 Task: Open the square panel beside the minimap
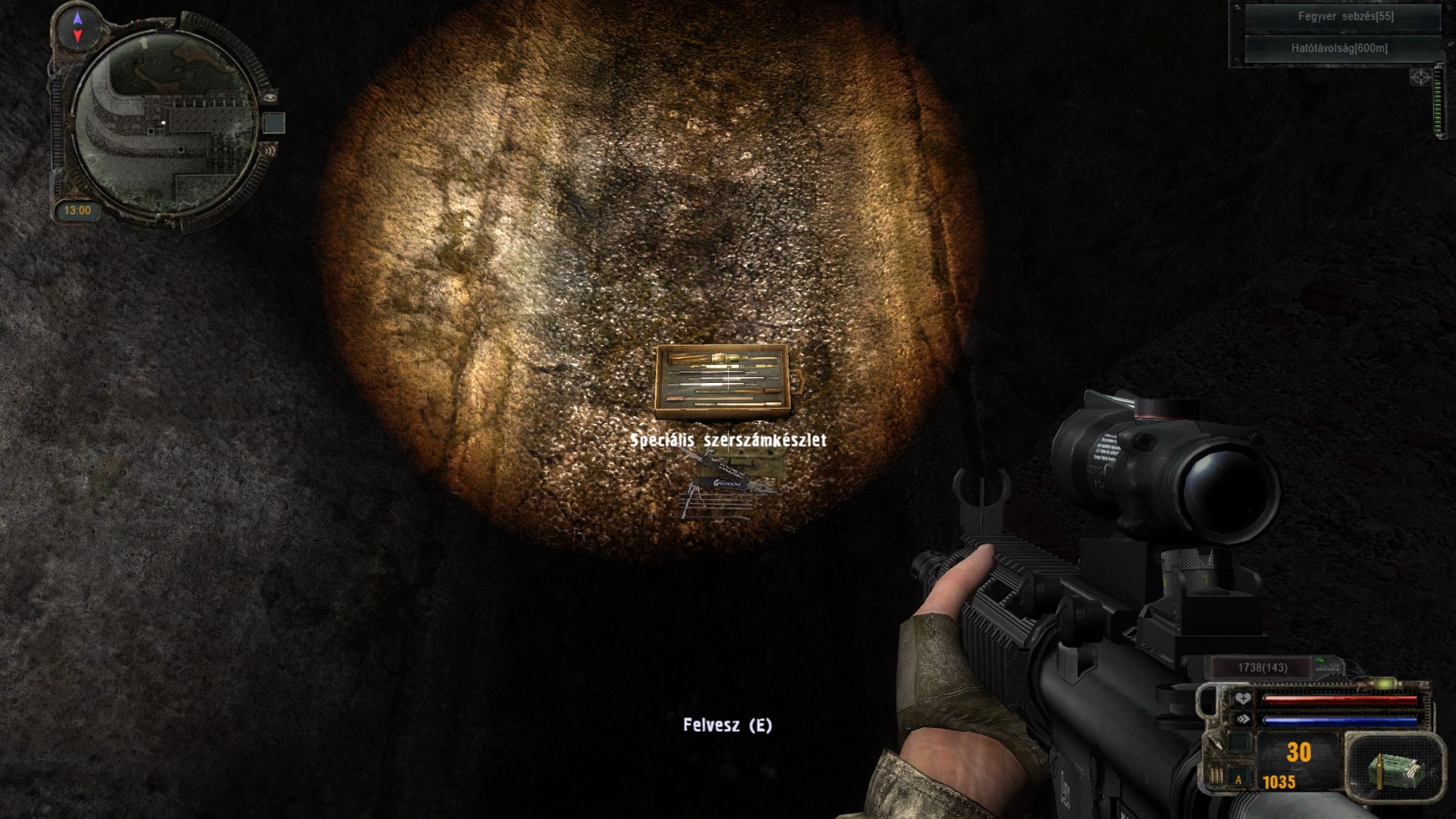pyautogui.click(x=274, y=123)
